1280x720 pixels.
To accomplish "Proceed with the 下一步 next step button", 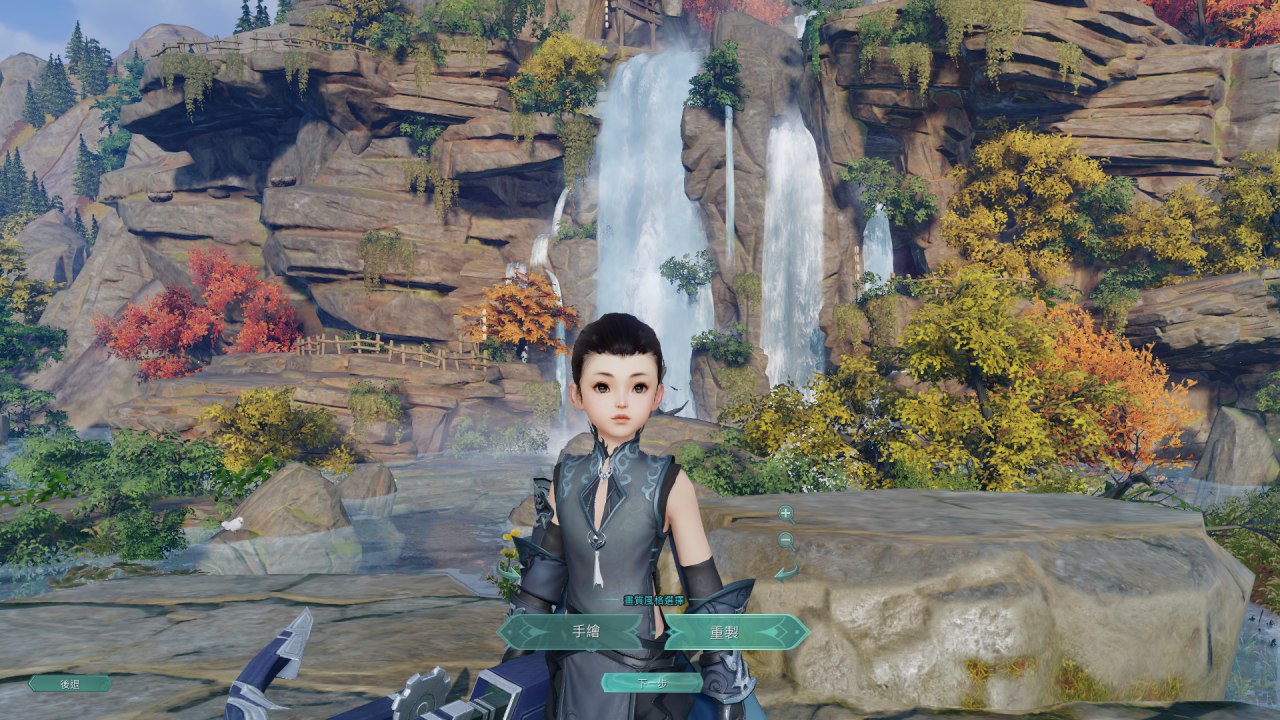I will (652, 683).
